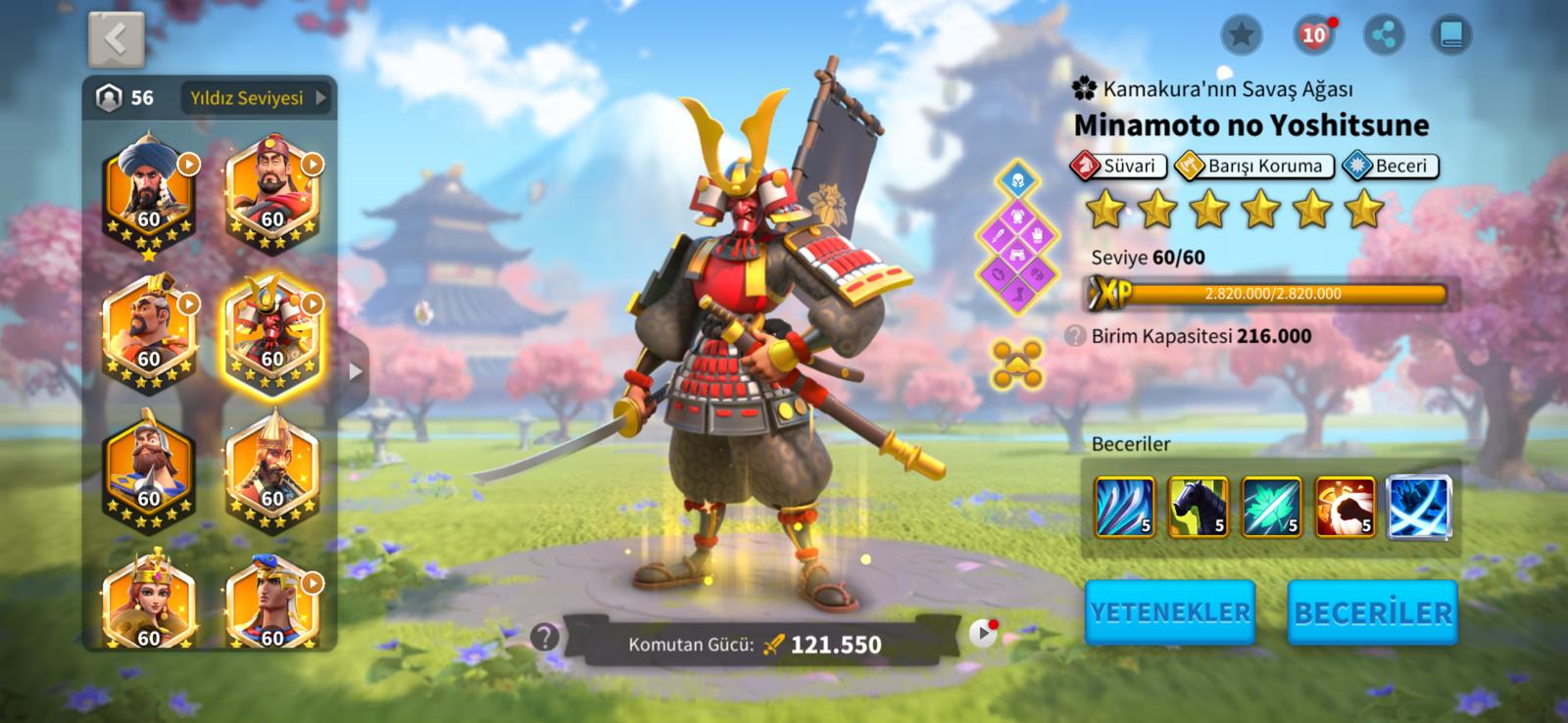View the black horse skill
This screenshot has width=1568, height=723.
(x=1198, y=506)
